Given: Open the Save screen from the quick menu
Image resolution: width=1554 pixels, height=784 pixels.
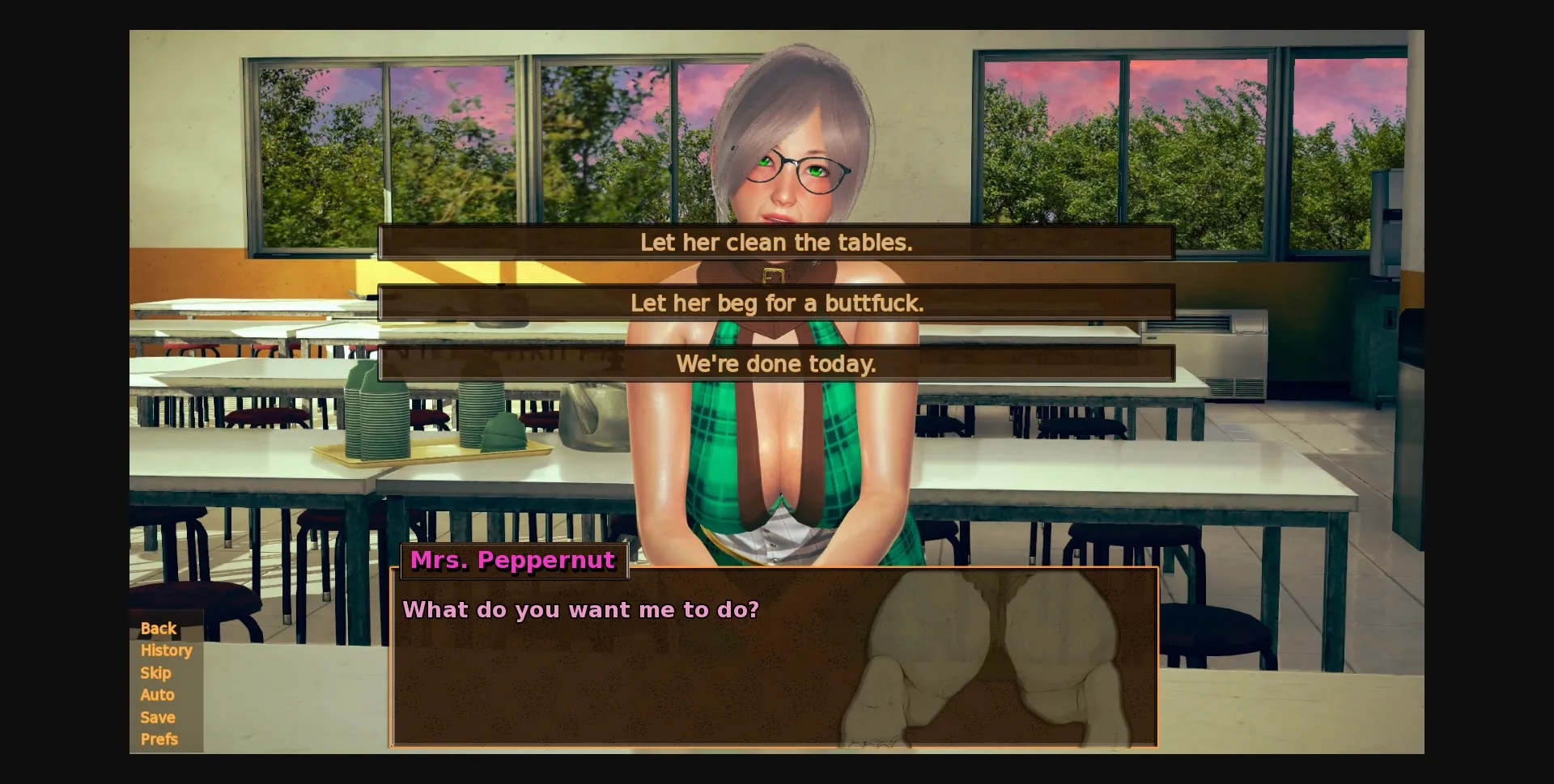Looking at the screenshot, I should pyautogui.click(x=157, y=717).
